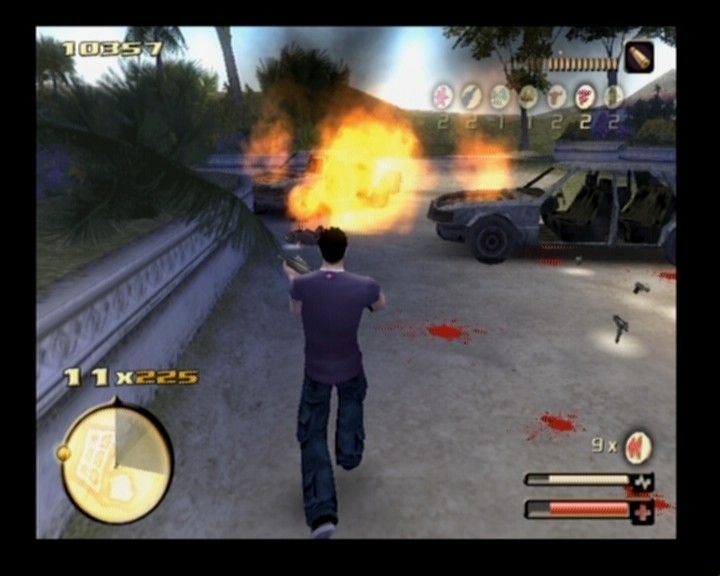Select the pink star token icon
This screenshot has height=576, width=720.
point(442,97)
